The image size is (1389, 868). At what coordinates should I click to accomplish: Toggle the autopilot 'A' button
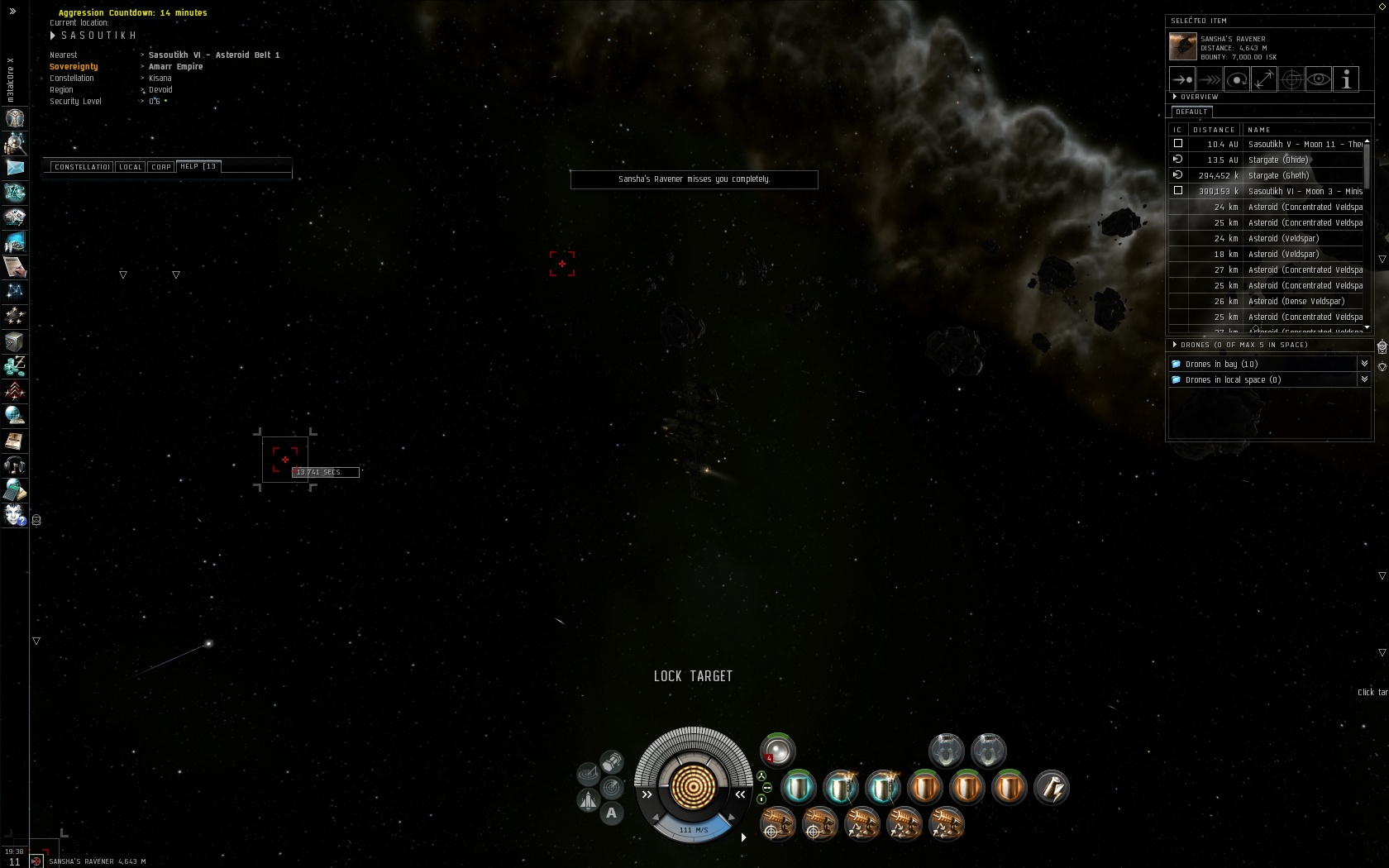(611, 813)
